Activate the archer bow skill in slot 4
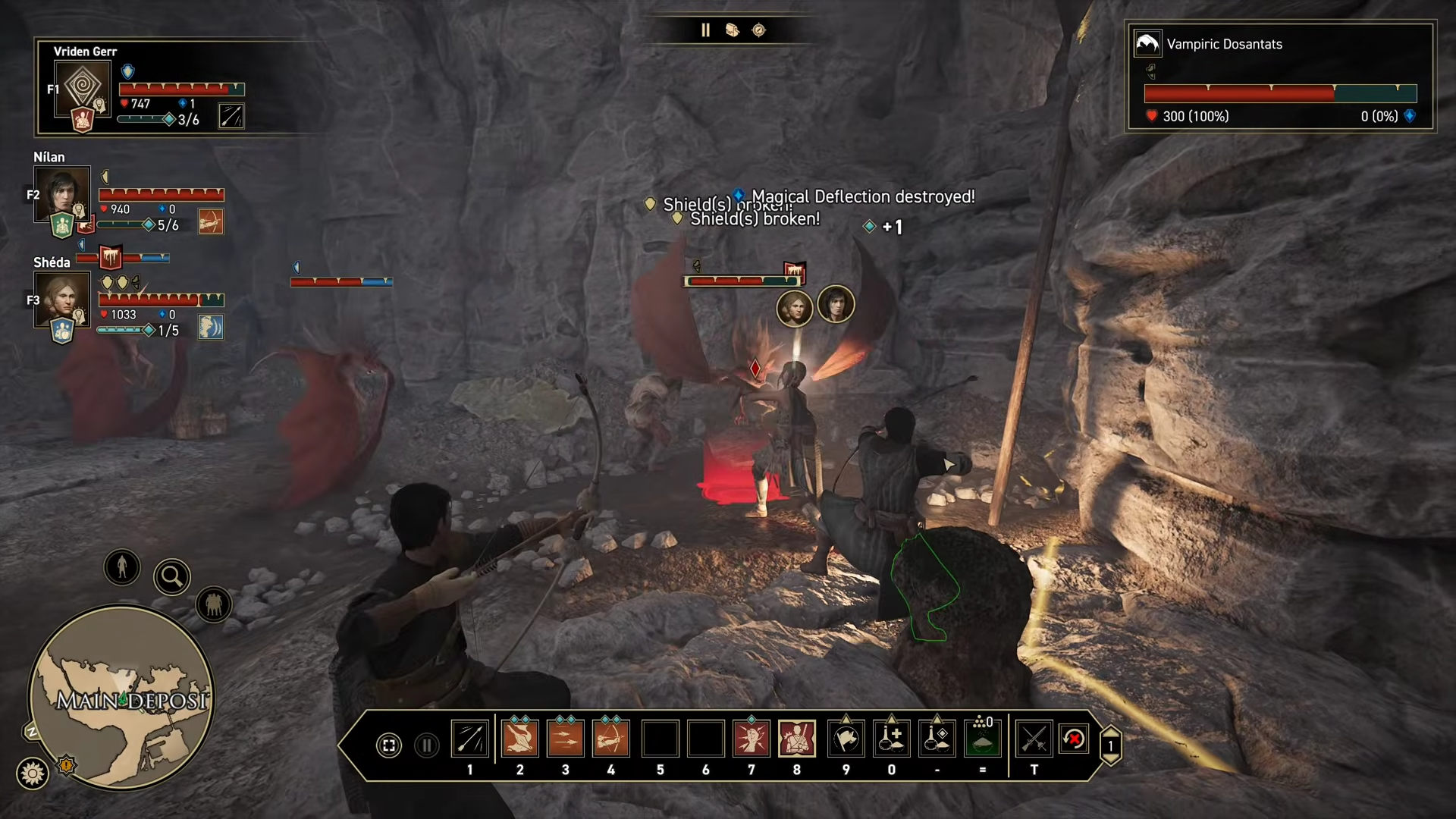Image resolution: width=1456 pixels, height=819 pixels. point(611,739)
